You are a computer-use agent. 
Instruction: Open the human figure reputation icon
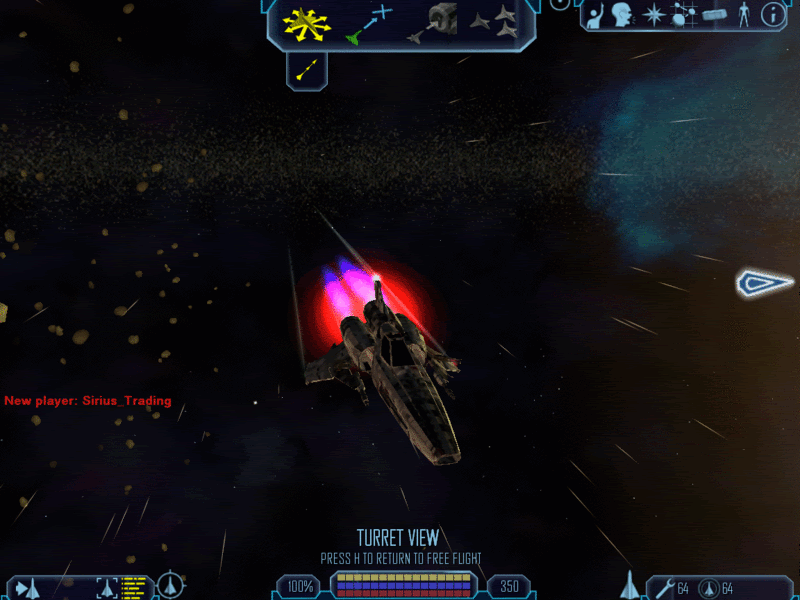click(x=743, y=15)
